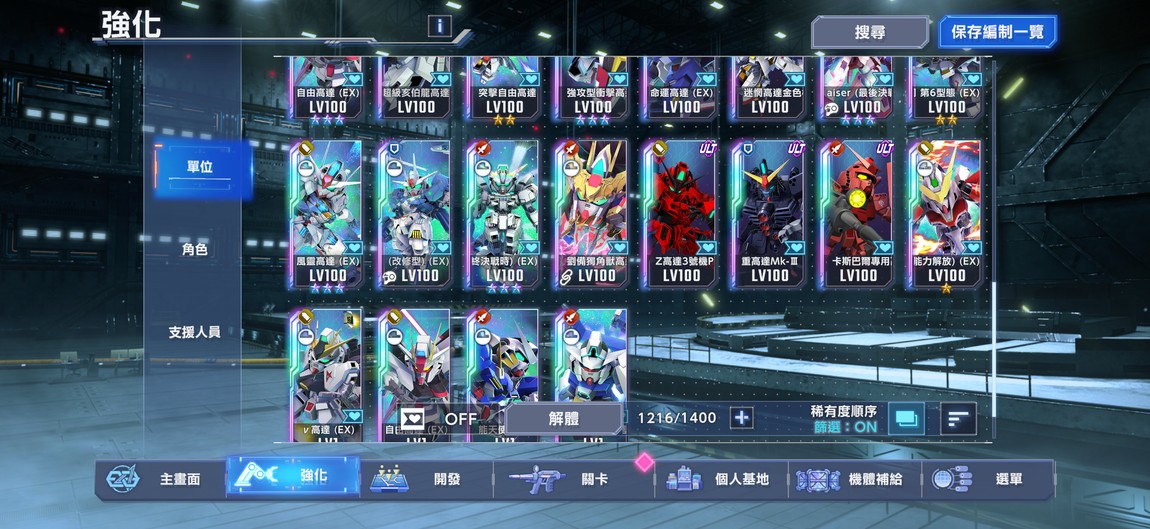Select the 能力解放 (EX) unit card
The height and width of the screenshot is (529, 1150).
(945, 215)
